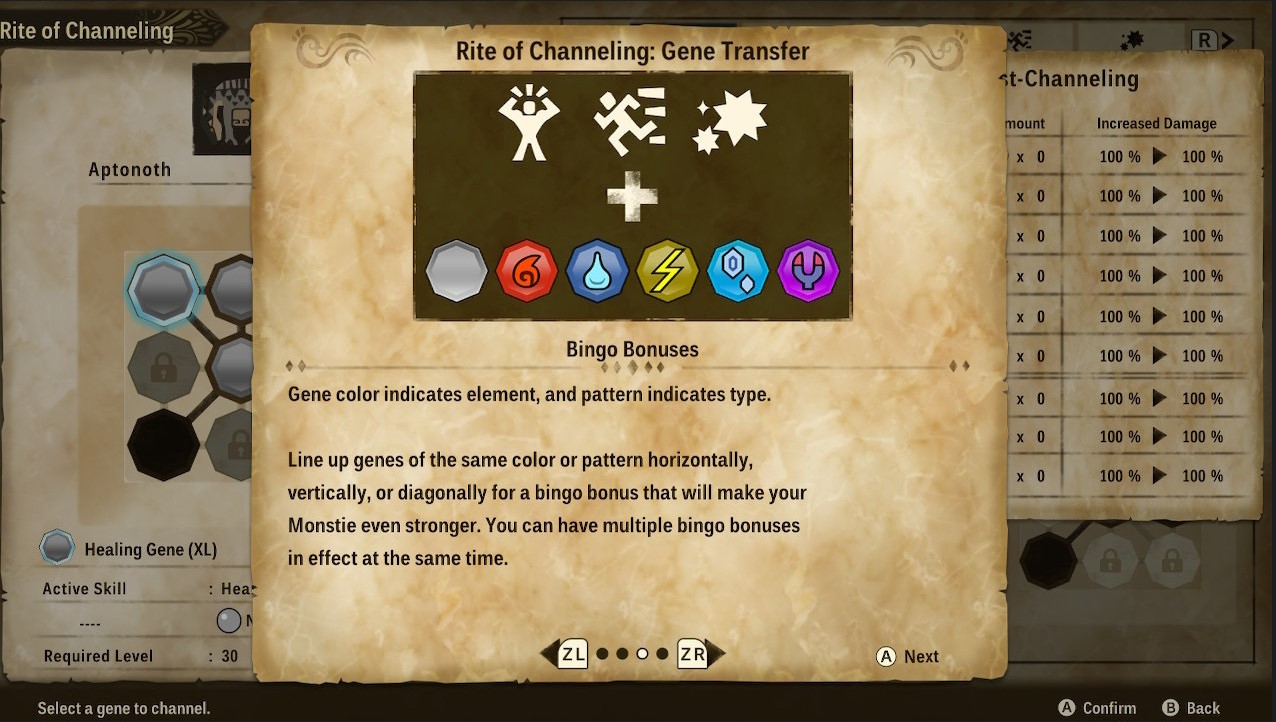Pick the gray non-elemental gene icon
1276x722 pixels.
(x=457, y=271)
